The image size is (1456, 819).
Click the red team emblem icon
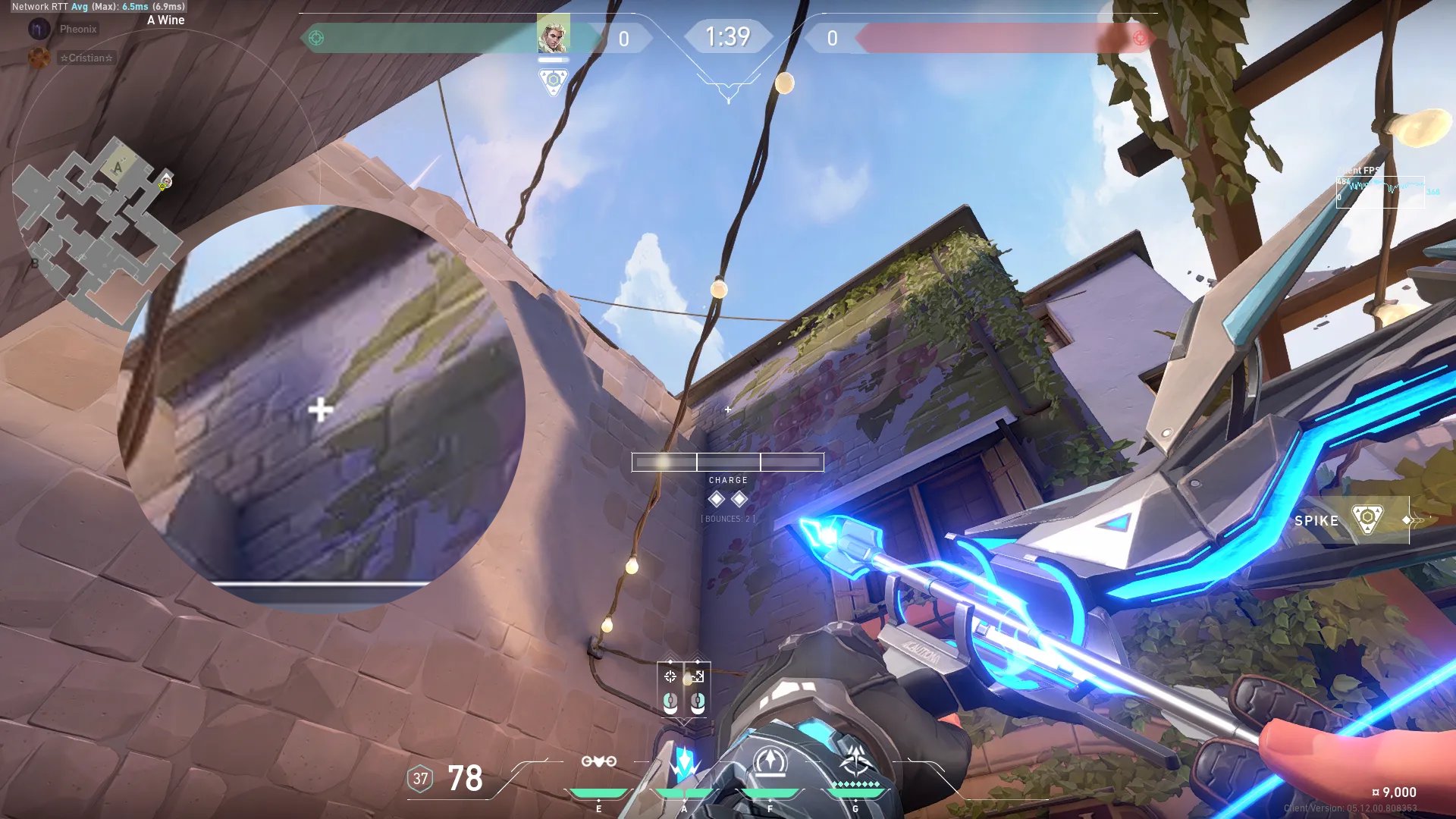(1140, 38)
